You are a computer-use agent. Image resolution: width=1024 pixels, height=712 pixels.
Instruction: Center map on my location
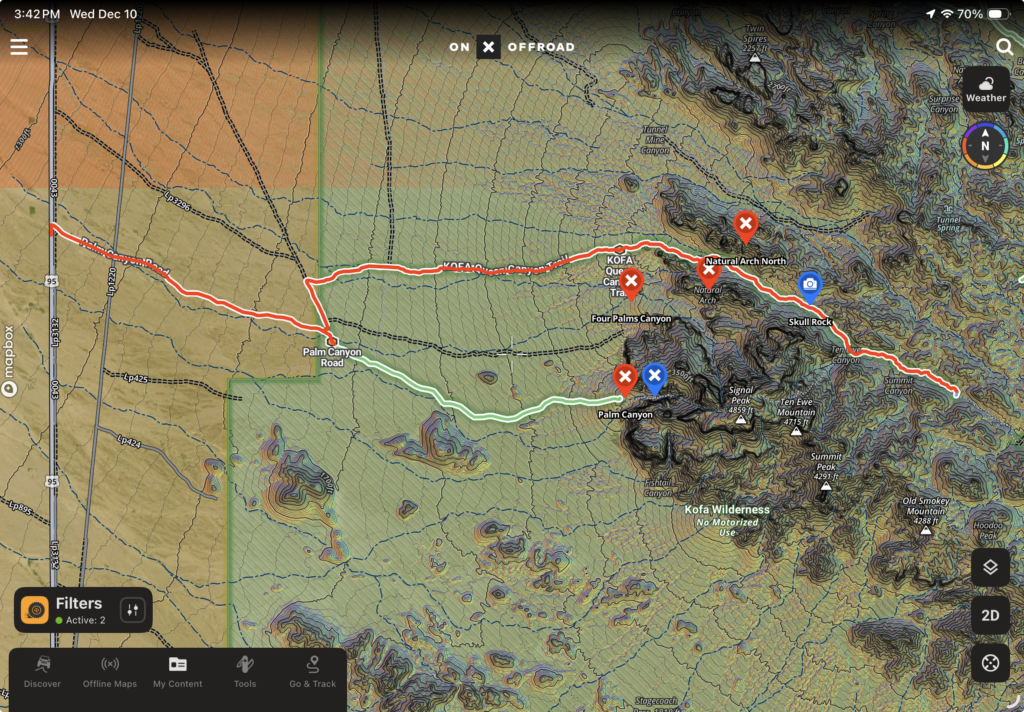tap(989, 662)
